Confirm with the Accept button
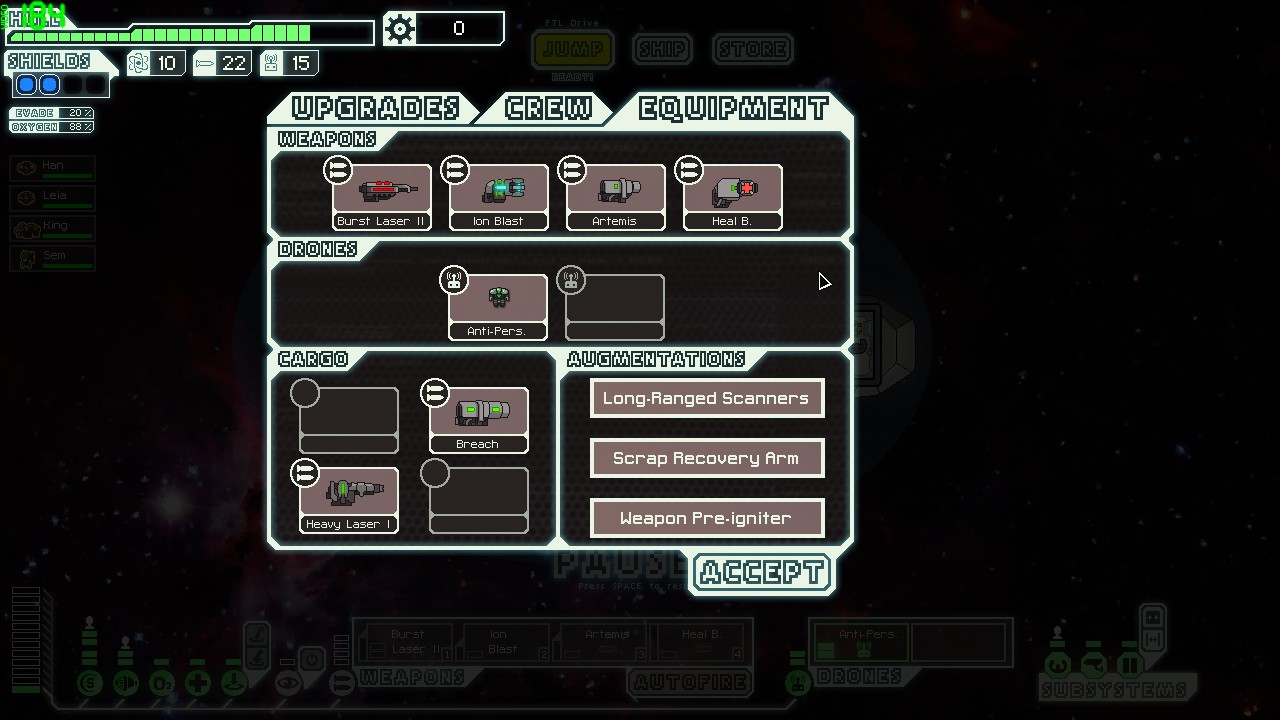Viewport: 1280px width, 720px height. point(761,573)
